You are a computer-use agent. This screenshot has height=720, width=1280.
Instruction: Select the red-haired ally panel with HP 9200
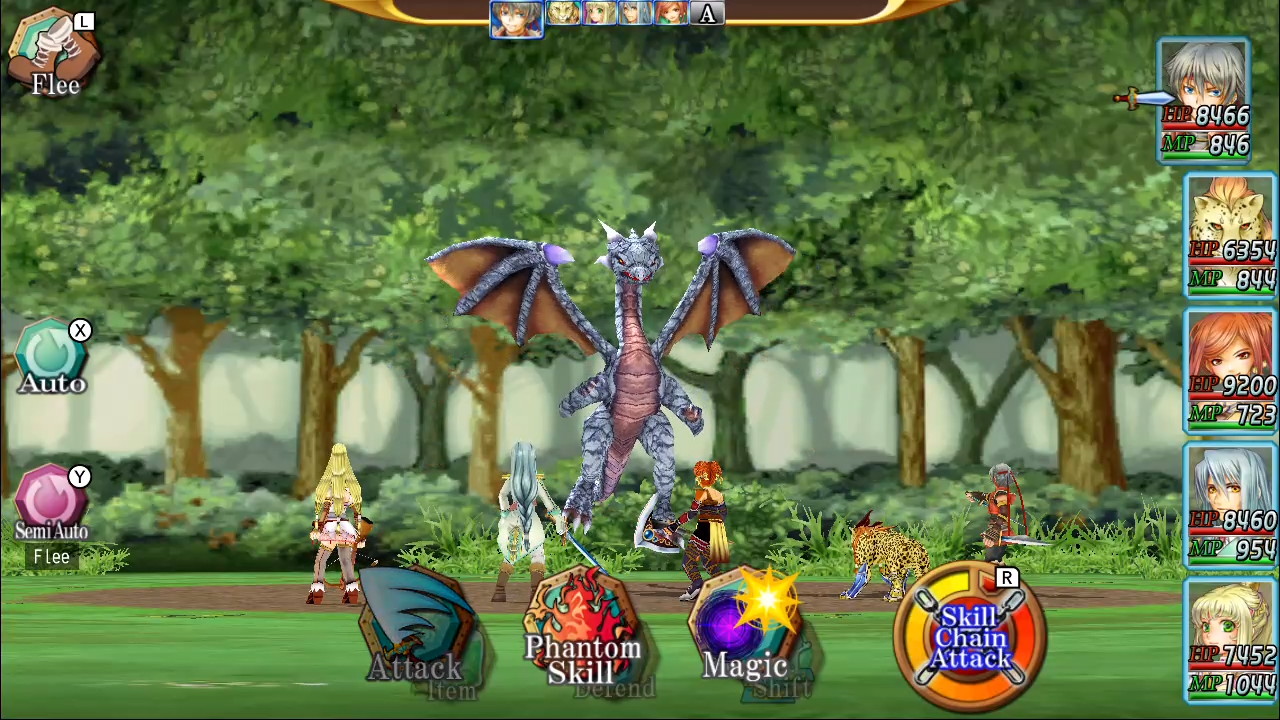pyautogui.click(x=1229, y=370)
